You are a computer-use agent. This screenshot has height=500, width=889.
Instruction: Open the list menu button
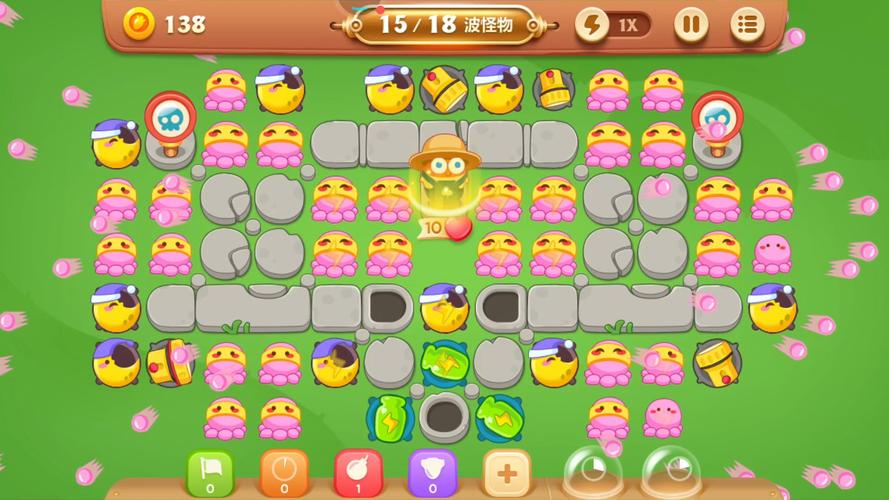[747, 25]
